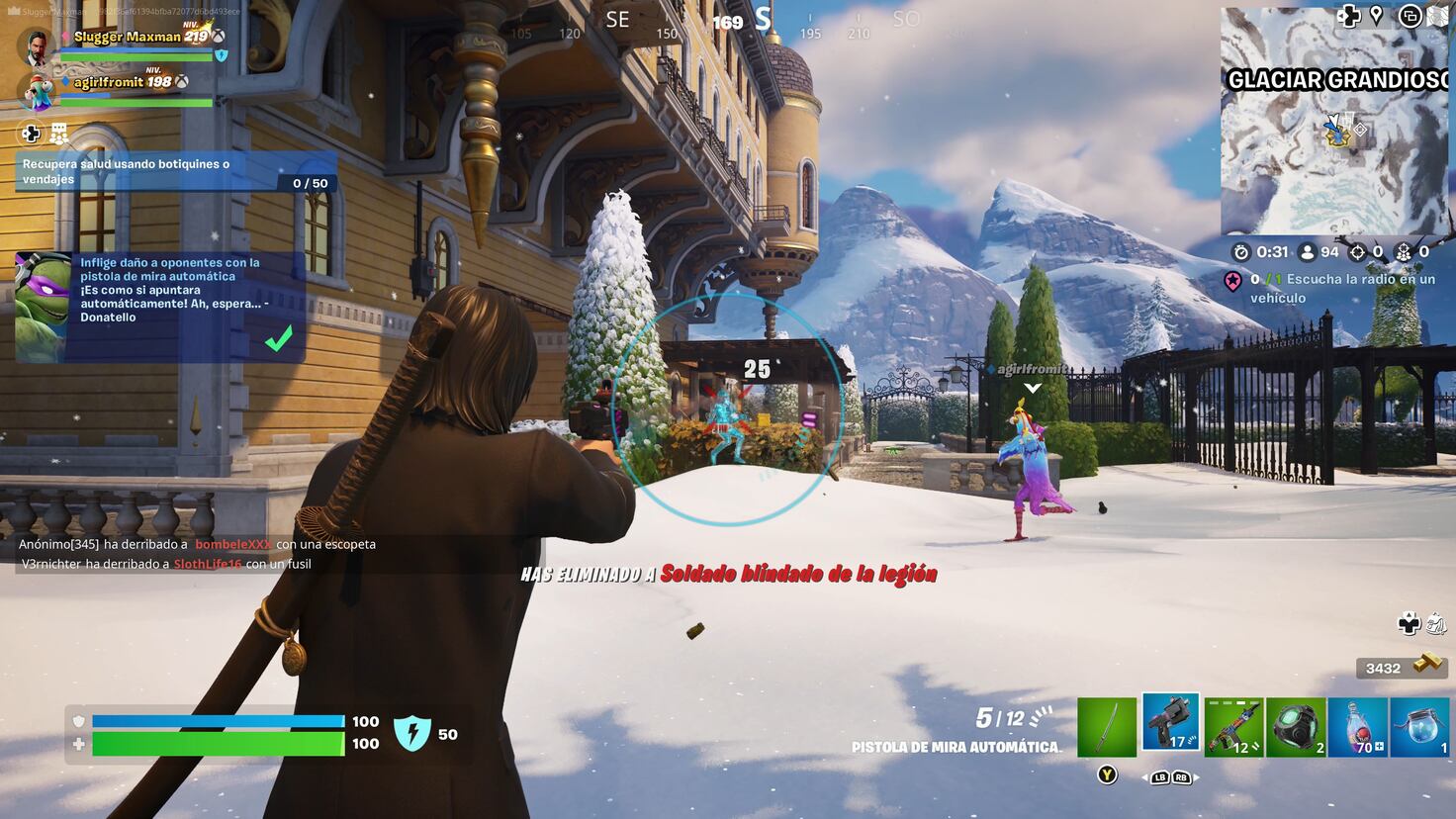The height and width of the screenshot is (819, 1456).
Task: Select the assault rifle with 12 ammo
Action: click(1233, 723)
